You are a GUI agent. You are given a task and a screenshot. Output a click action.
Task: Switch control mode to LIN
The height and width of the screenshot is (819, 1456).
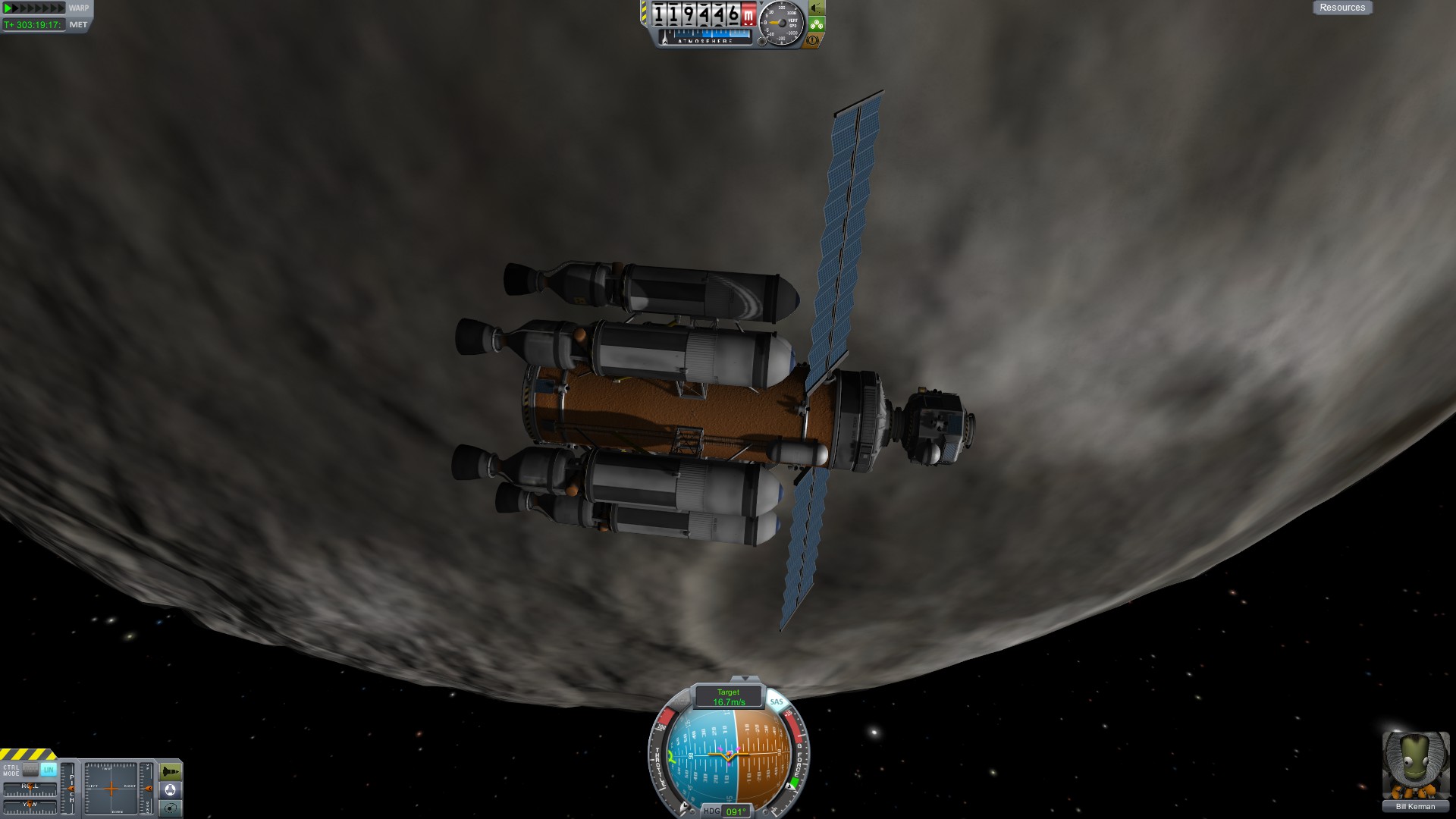point(49,769)
